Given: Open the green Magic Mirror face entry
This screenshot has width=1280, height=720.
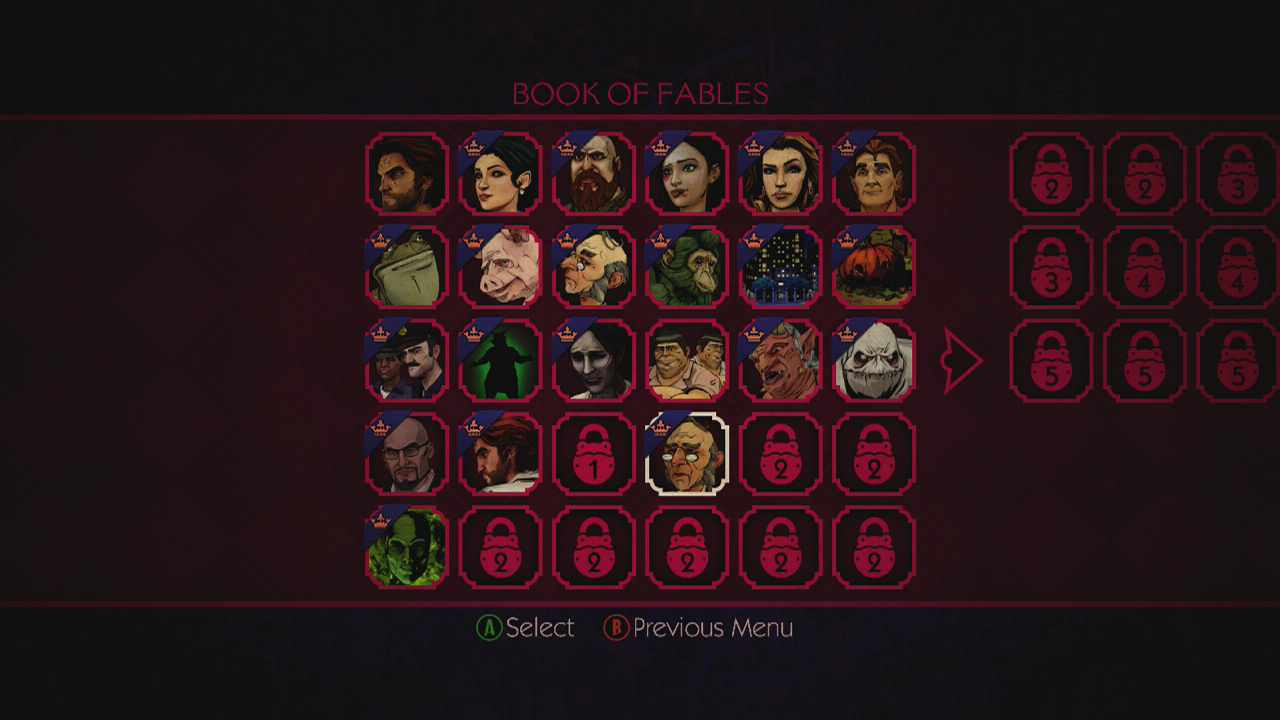Looking at the screenshot, I should 406,547.
